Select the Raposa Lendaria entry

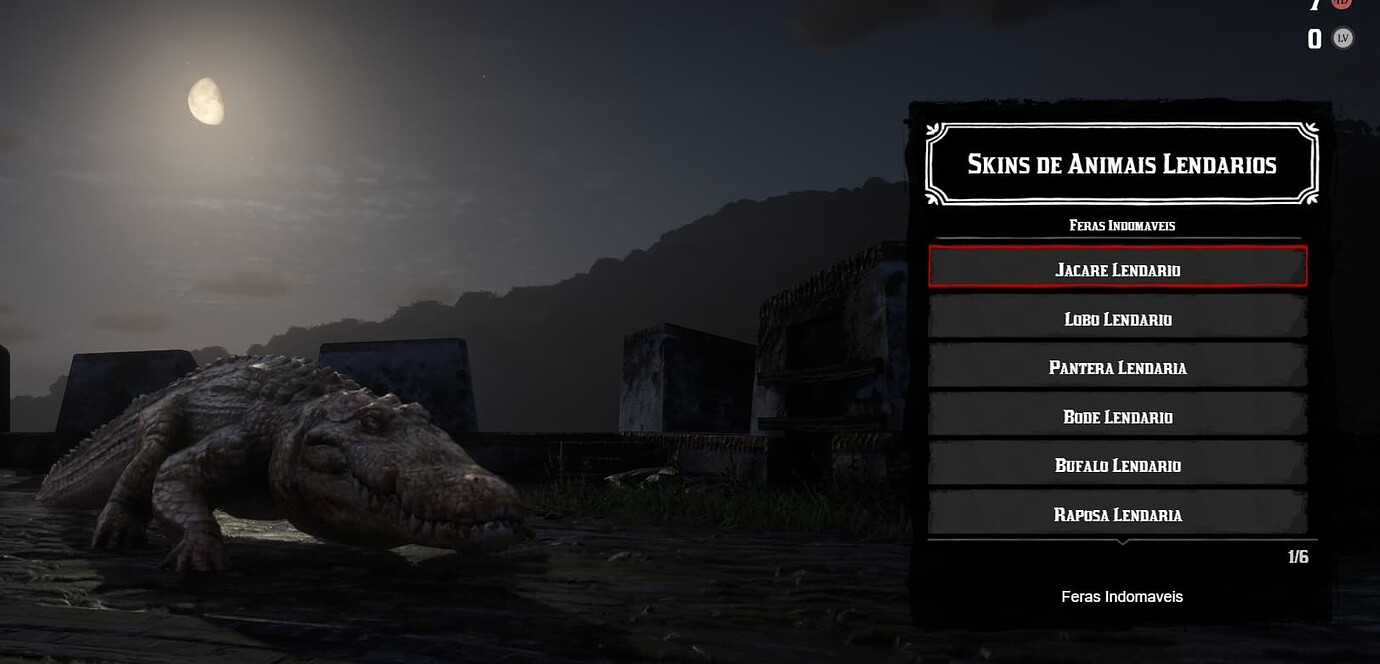(x=1117, y=514)
